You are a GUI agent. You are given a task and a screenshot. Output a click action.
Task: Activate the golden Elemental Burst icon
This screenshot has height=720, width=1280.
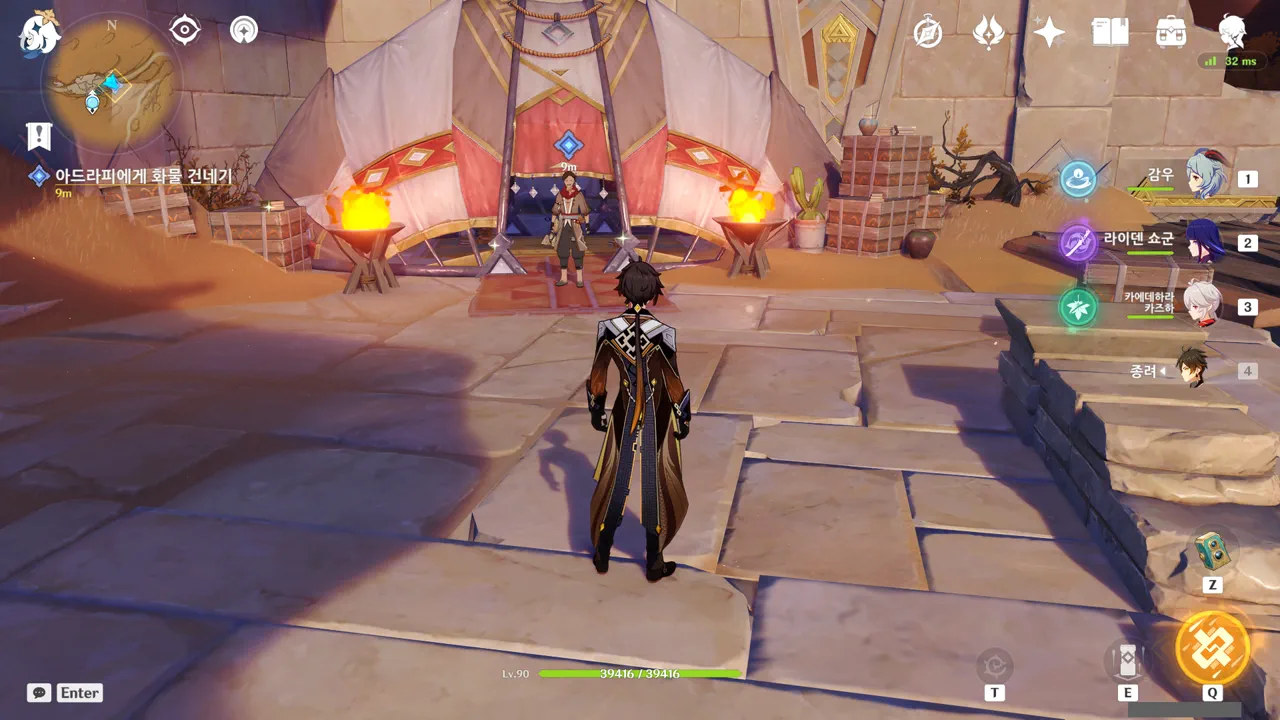[1212, 648]
